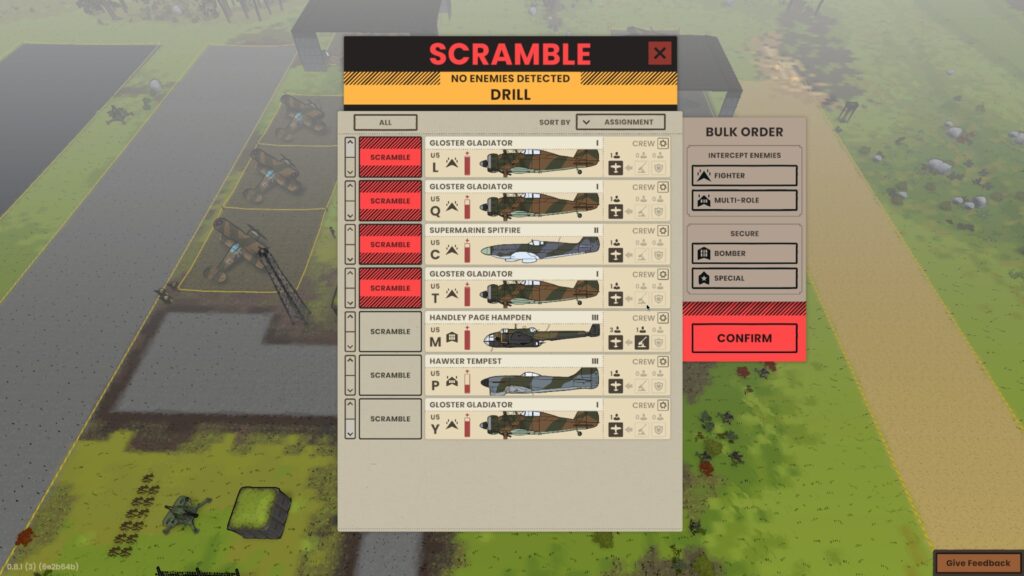Open the Assignment sort dropdown
Image resolution: width=1024 pixels, height=576 pixels.
click(620, 122)
